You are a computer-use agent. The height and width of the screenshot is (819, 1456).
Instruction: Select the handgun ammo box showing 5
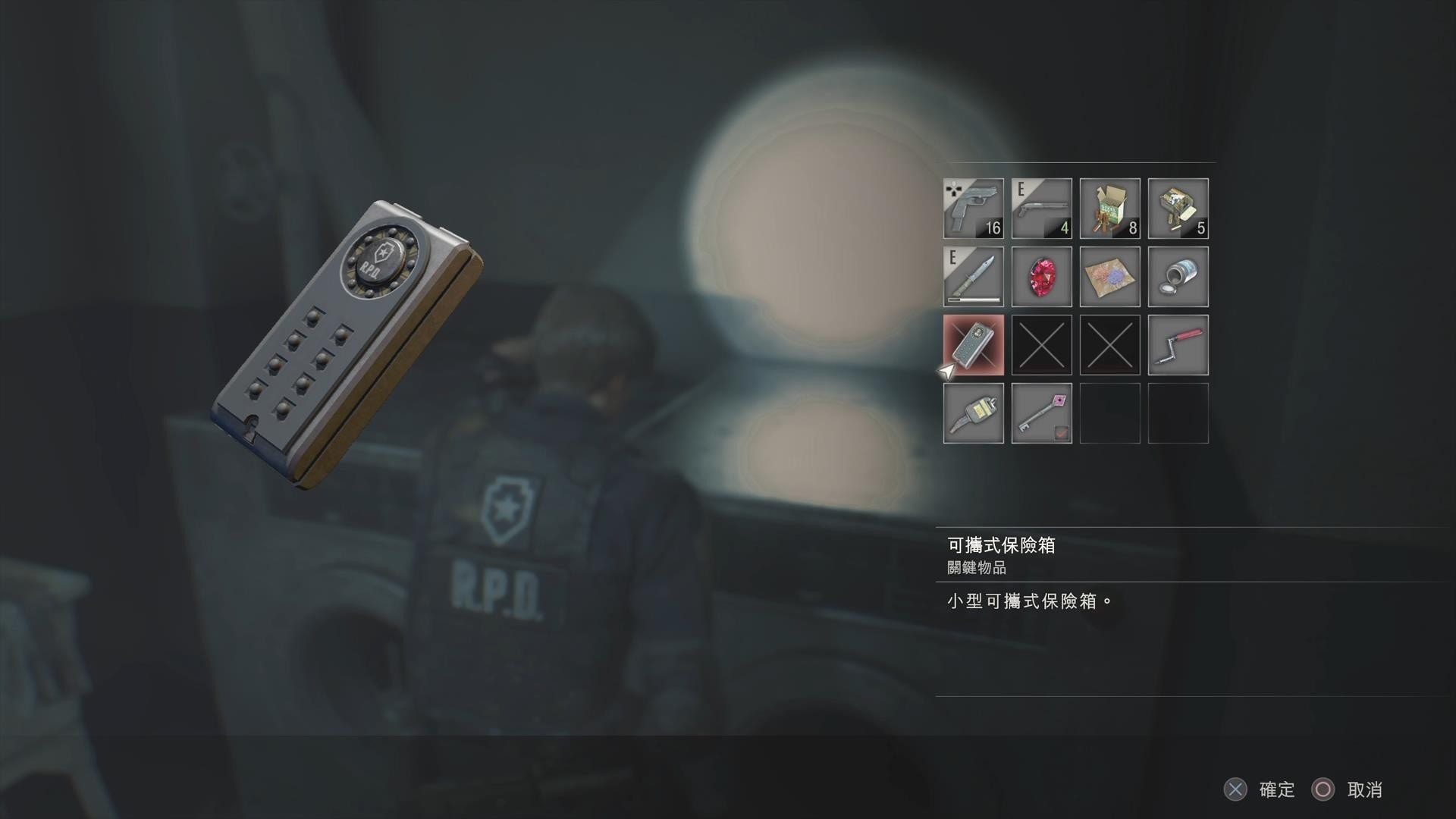pos(1178,209)
